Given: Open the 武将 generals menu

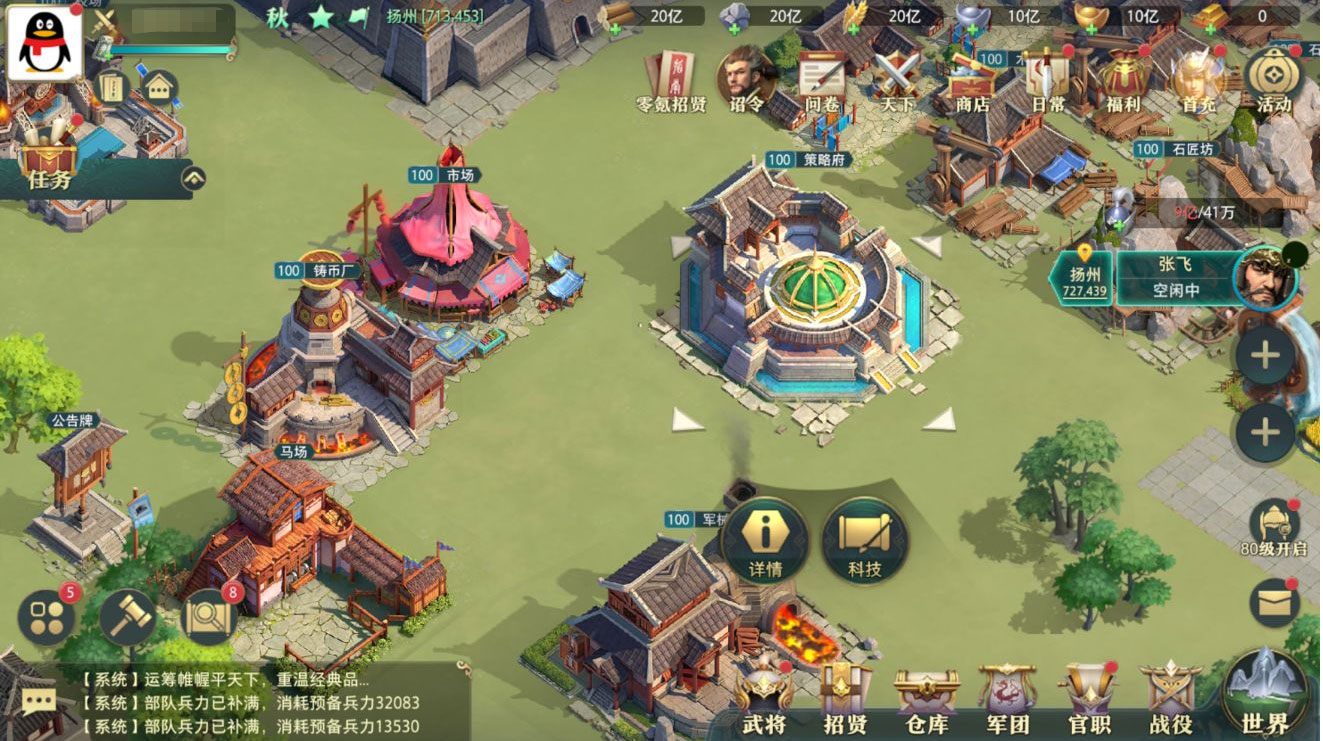Looking at the screenshot, I should click(765, 696).
